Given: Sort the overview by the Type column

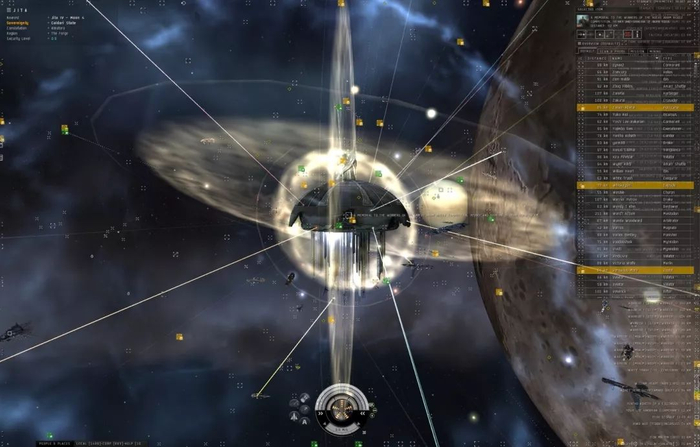Looking at the screenshot, I should pos(670,58).
